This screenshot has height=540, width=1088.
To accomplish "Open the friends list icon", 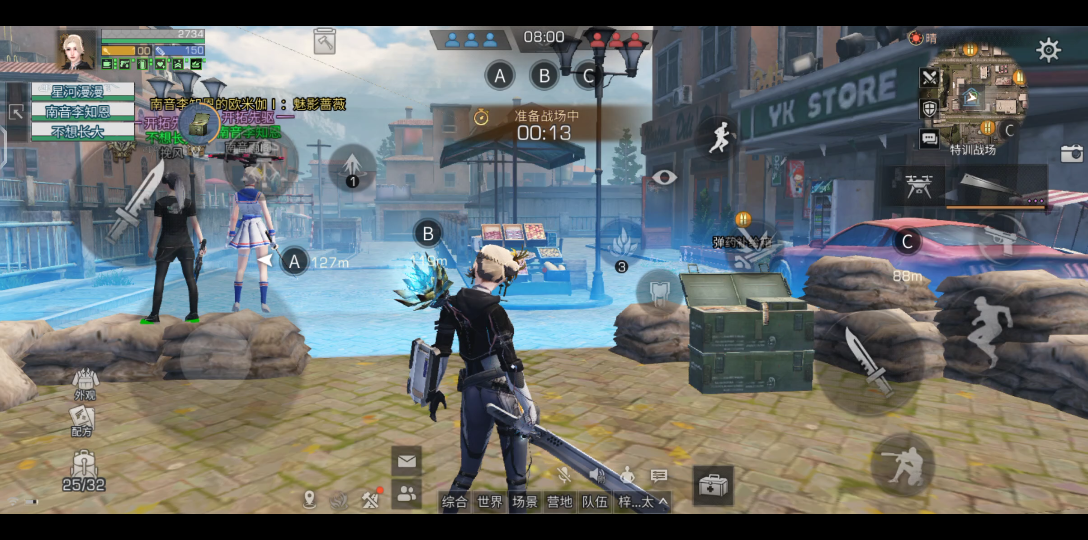I will (406, 492).
